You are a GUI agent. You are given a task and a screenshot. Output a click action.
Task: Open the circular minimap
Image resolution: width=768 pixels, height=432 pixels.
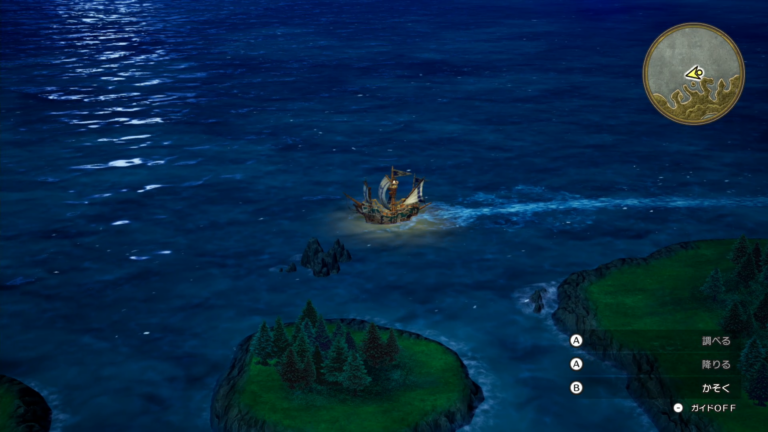coord(693,73)
